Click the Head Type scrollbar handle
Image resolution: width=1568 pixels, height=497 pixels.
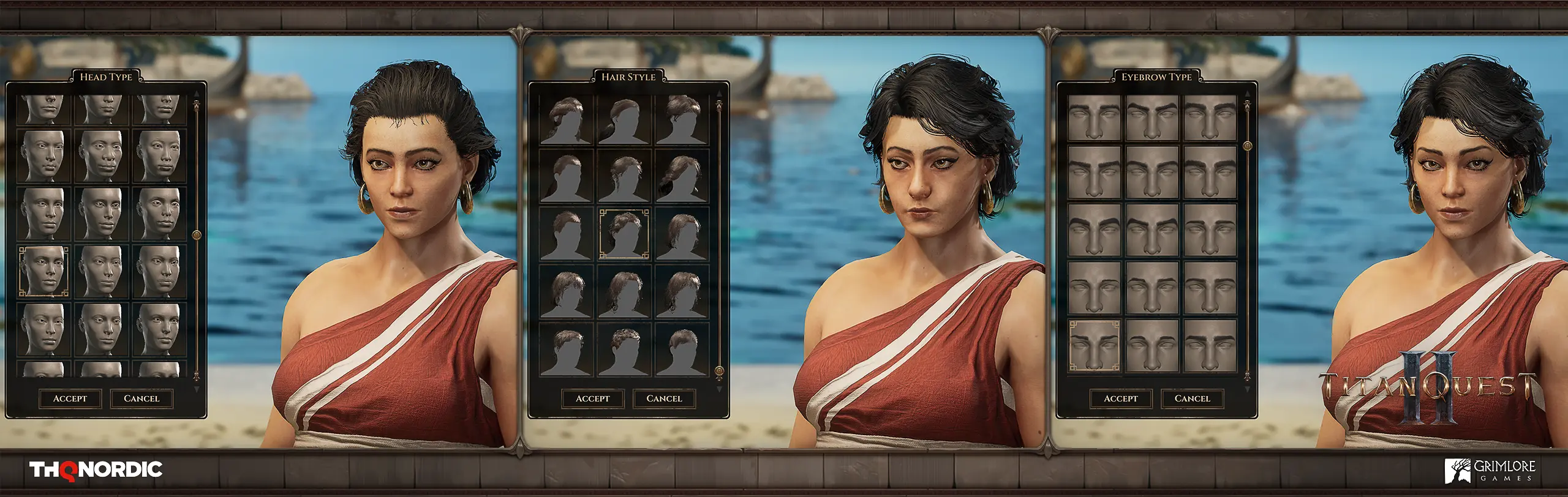coord(197,235)
